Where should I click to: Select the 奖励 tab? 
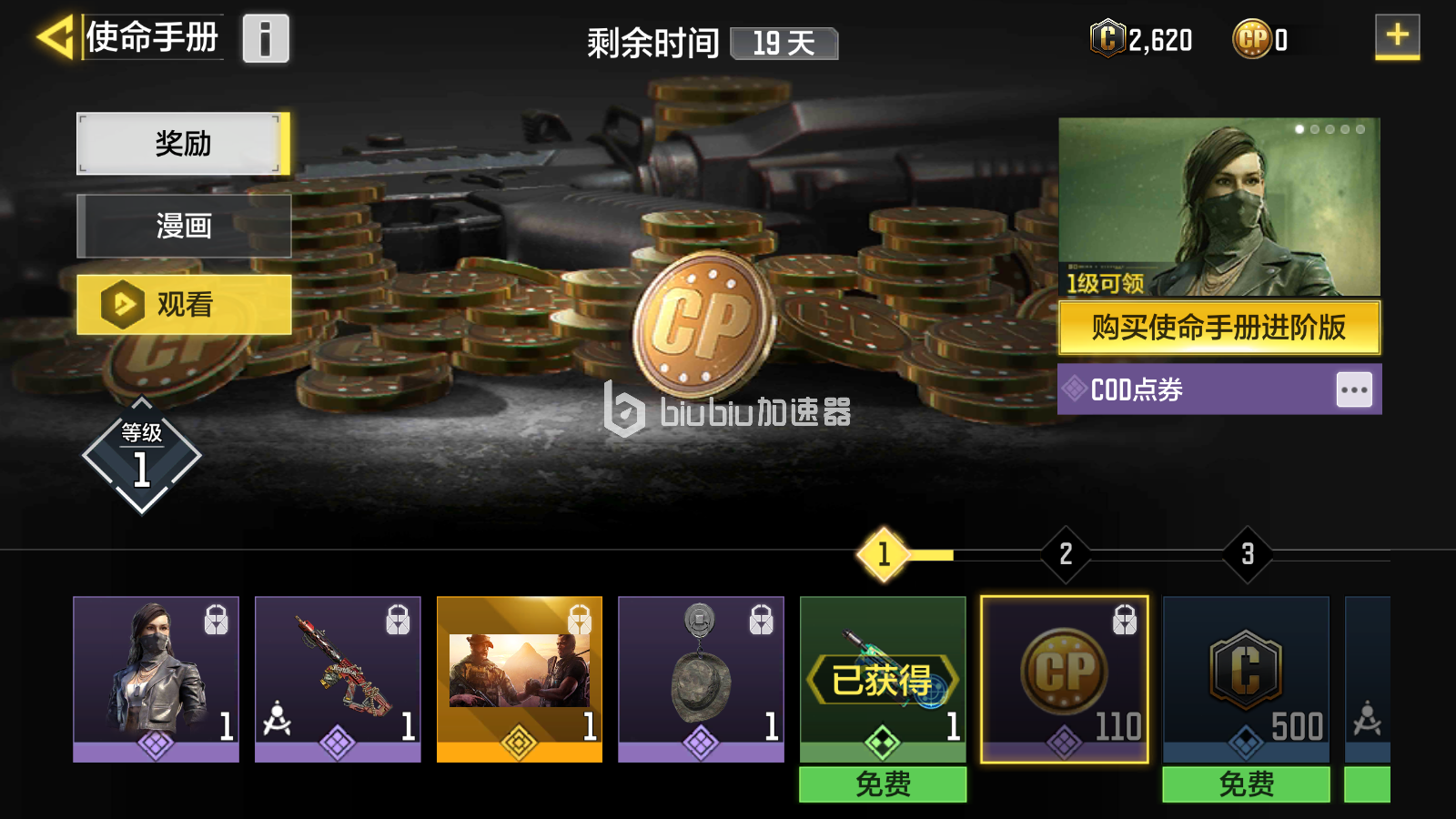point(183,143)
